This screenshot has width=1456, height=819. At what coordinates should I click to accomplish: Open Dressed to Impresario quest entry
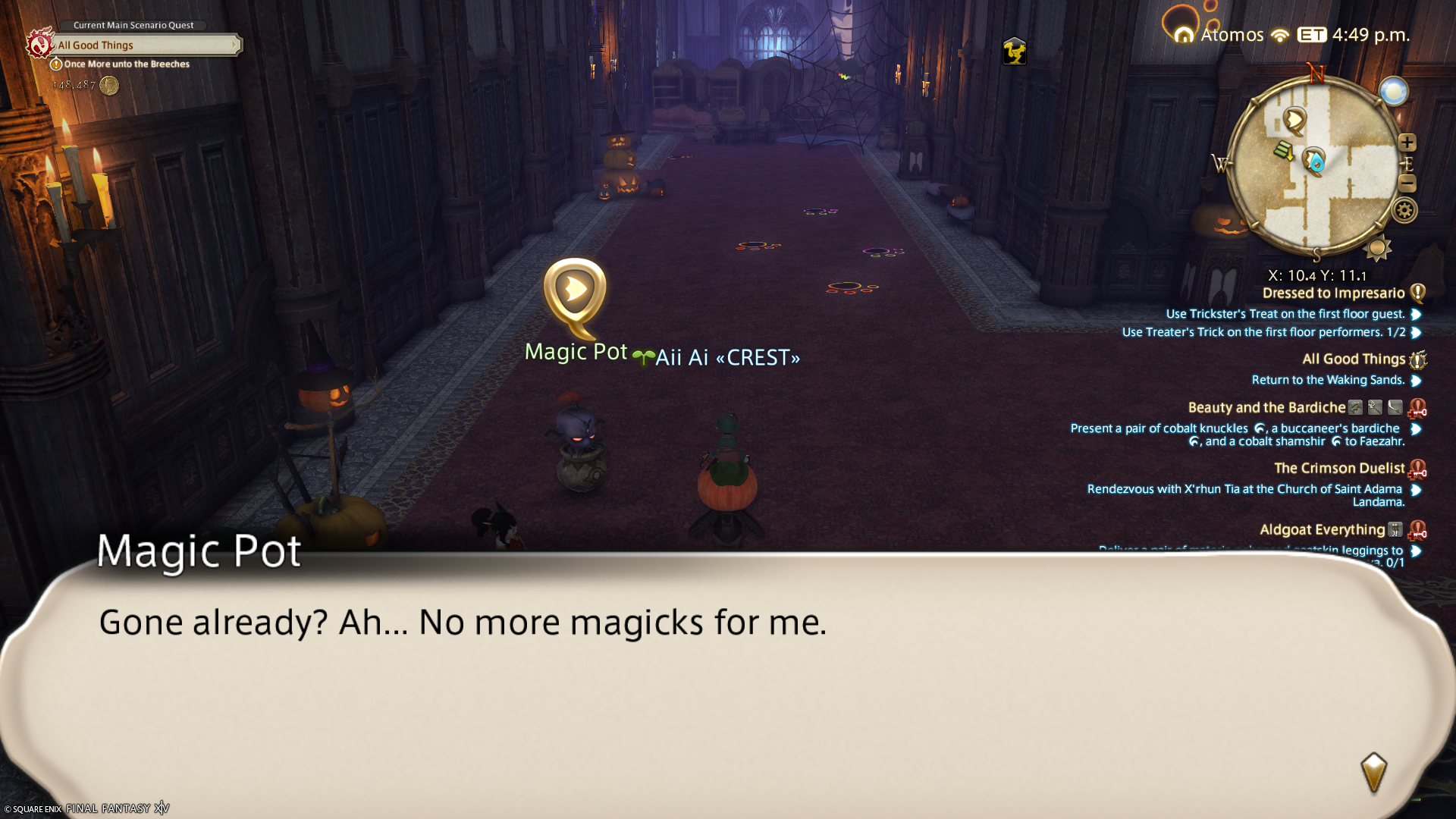[1333, 293]
